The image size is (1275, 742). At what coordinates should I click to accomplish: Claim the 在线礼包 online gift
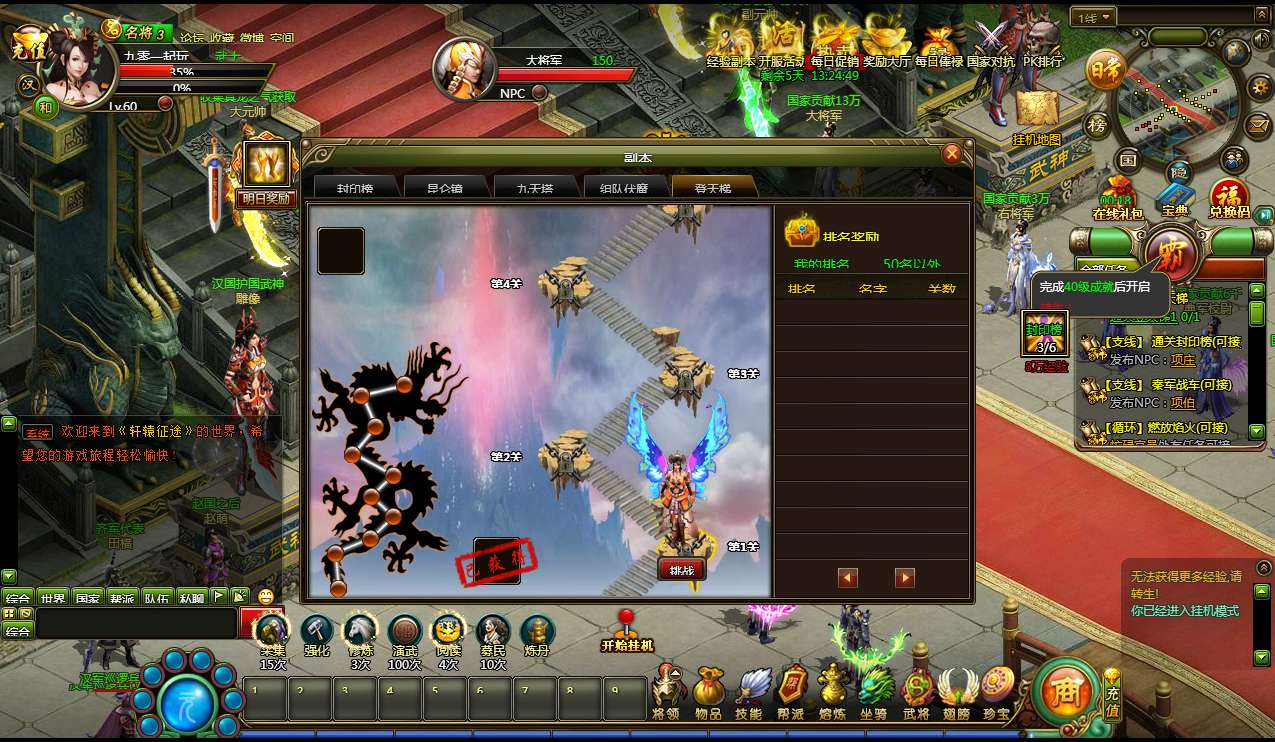click(x=1117, y=198)
